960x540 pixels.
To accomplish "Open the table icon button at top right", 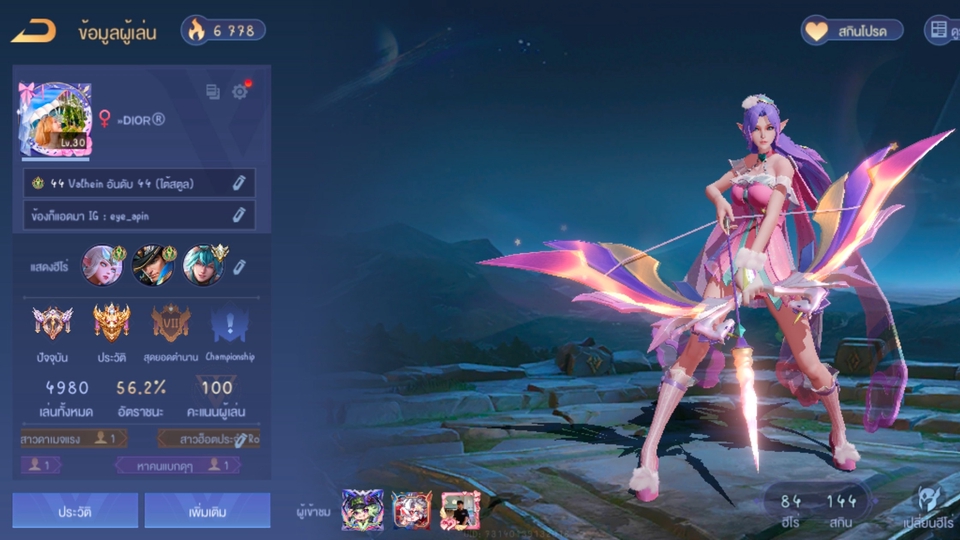I will pos(940,30).
